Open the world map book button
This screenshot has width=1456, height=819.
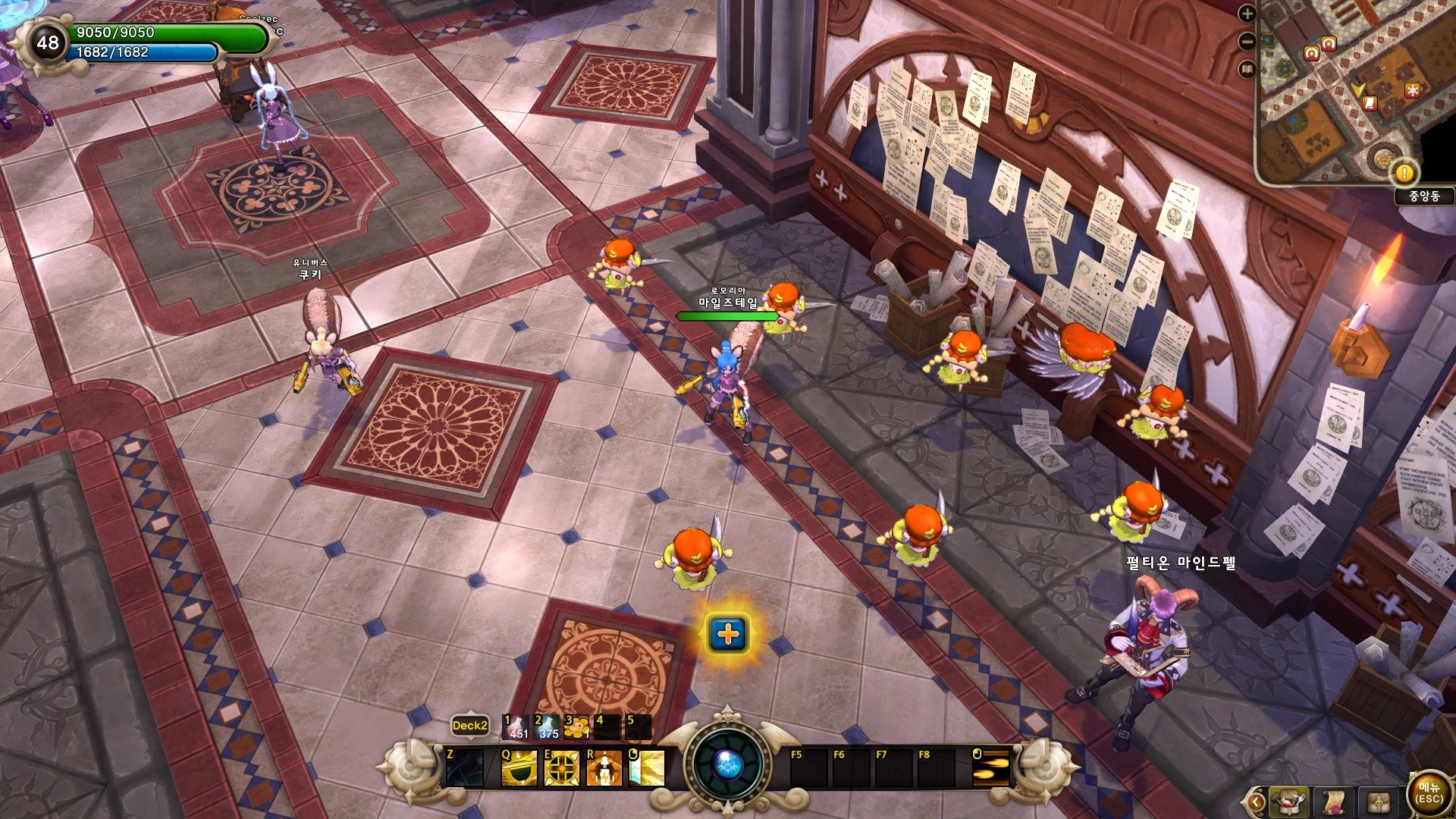(1247, 70)
